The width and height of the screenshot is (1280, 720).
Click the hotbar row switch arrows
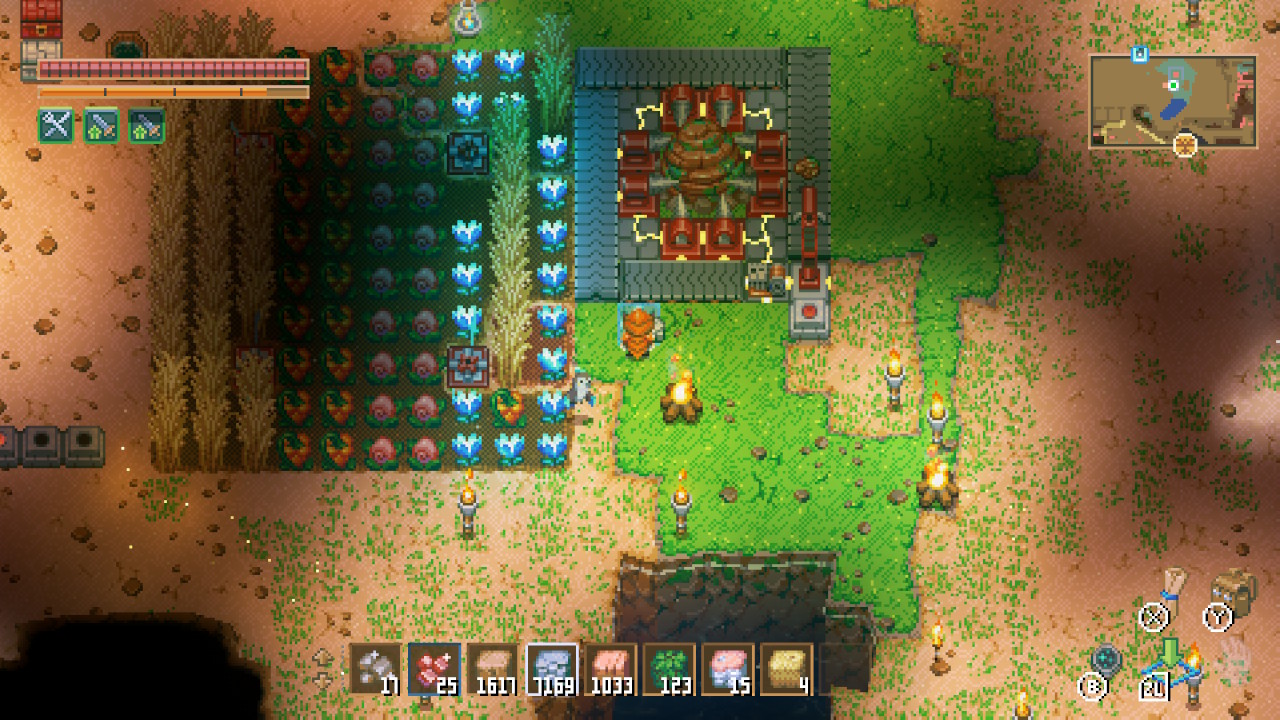coord(323,669)
